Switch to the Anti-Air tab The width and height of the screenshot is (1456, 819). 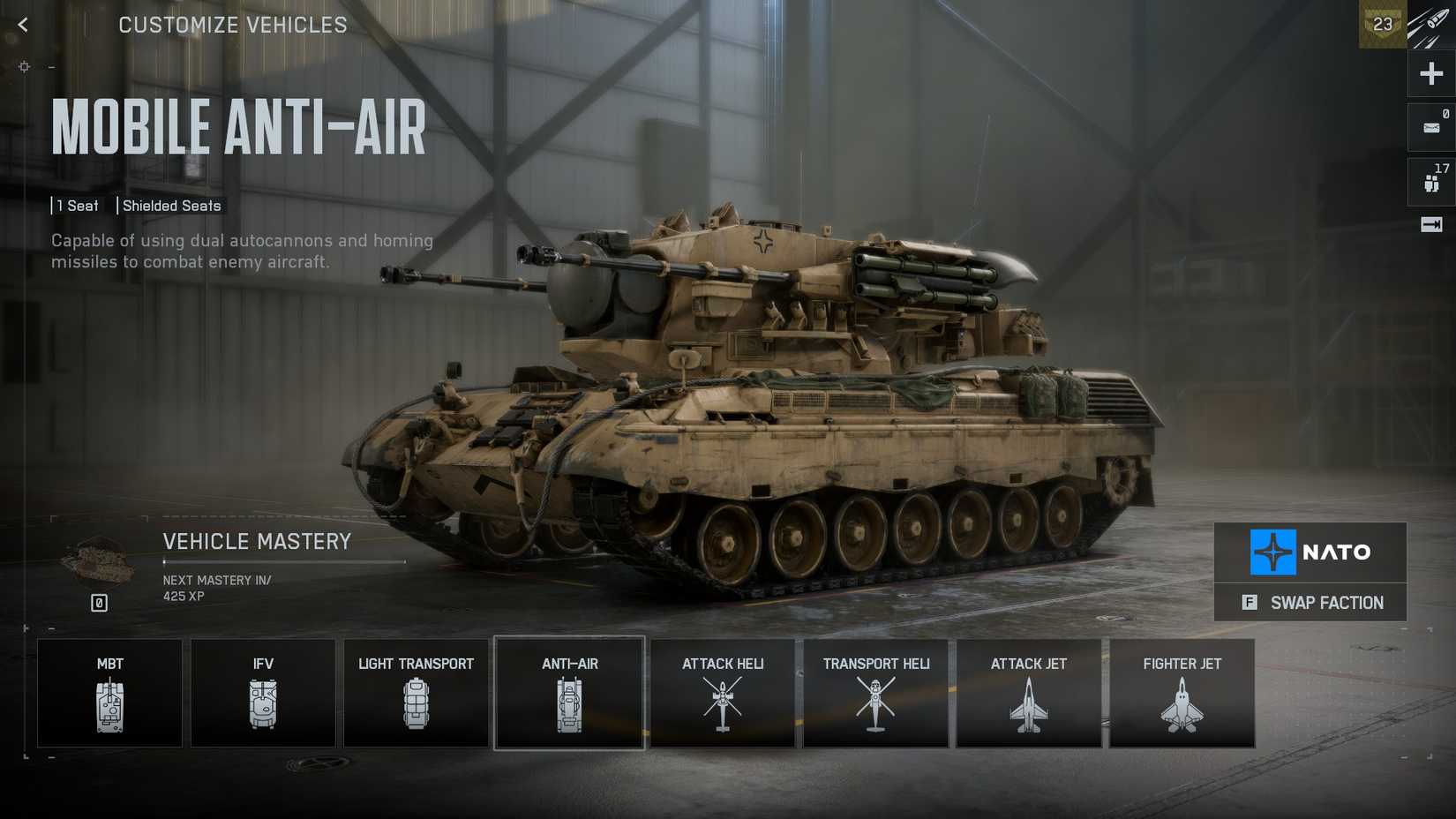click(569, 693)
